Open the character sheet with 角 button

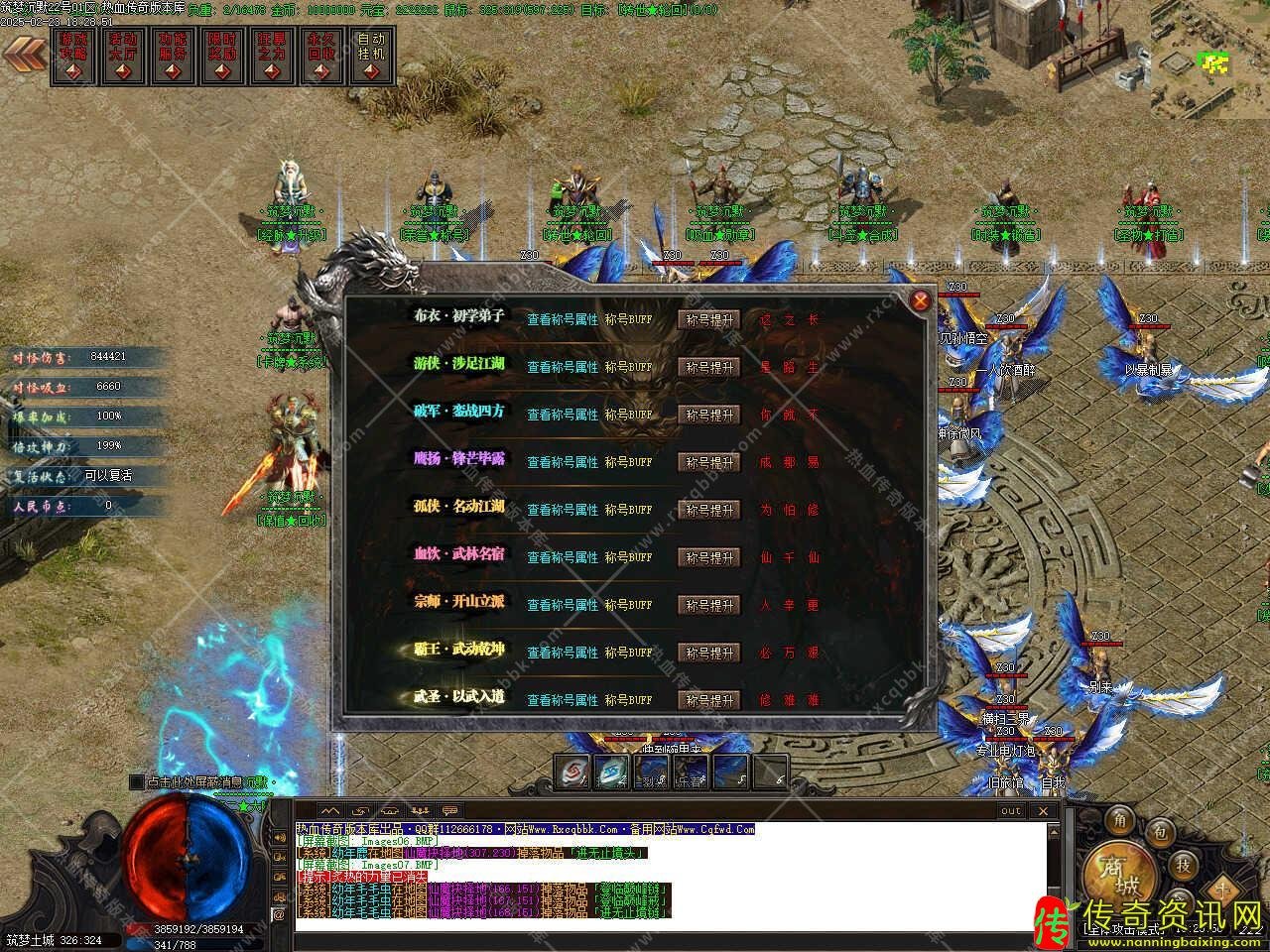[1120, 818]
